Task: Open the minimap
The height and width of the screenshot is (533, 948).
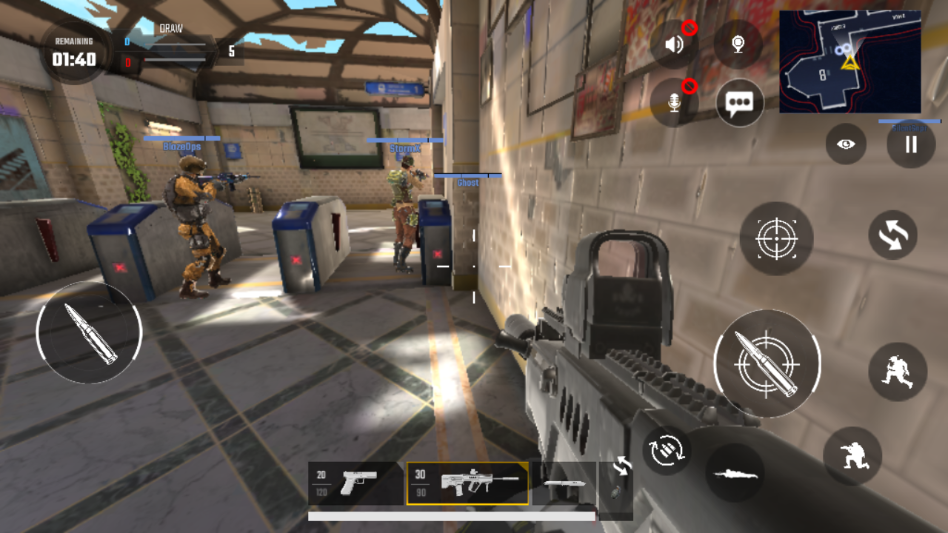Action: [849, 62]
